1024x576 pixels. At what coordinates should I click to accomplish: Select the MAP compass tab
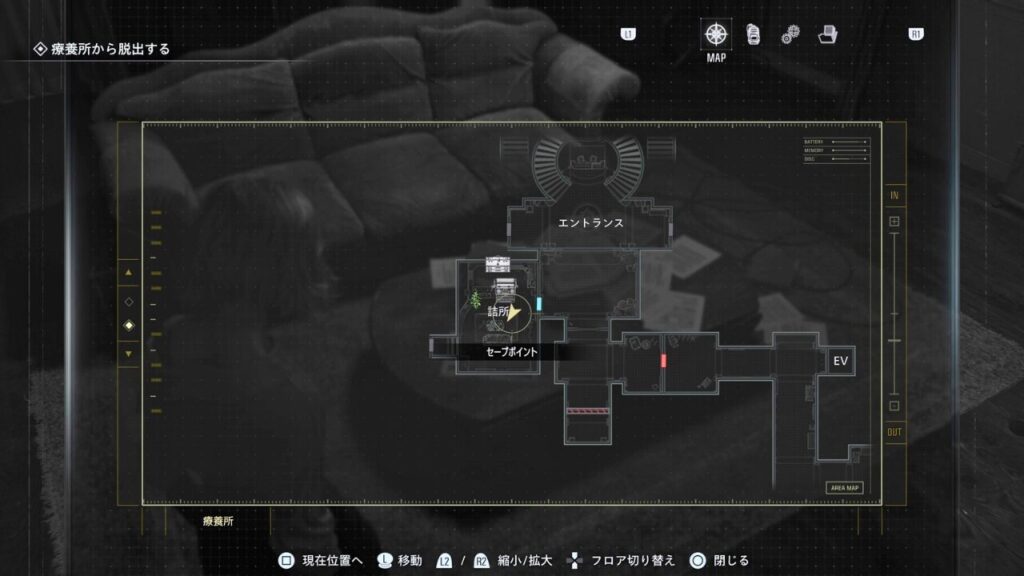[716, 34]
